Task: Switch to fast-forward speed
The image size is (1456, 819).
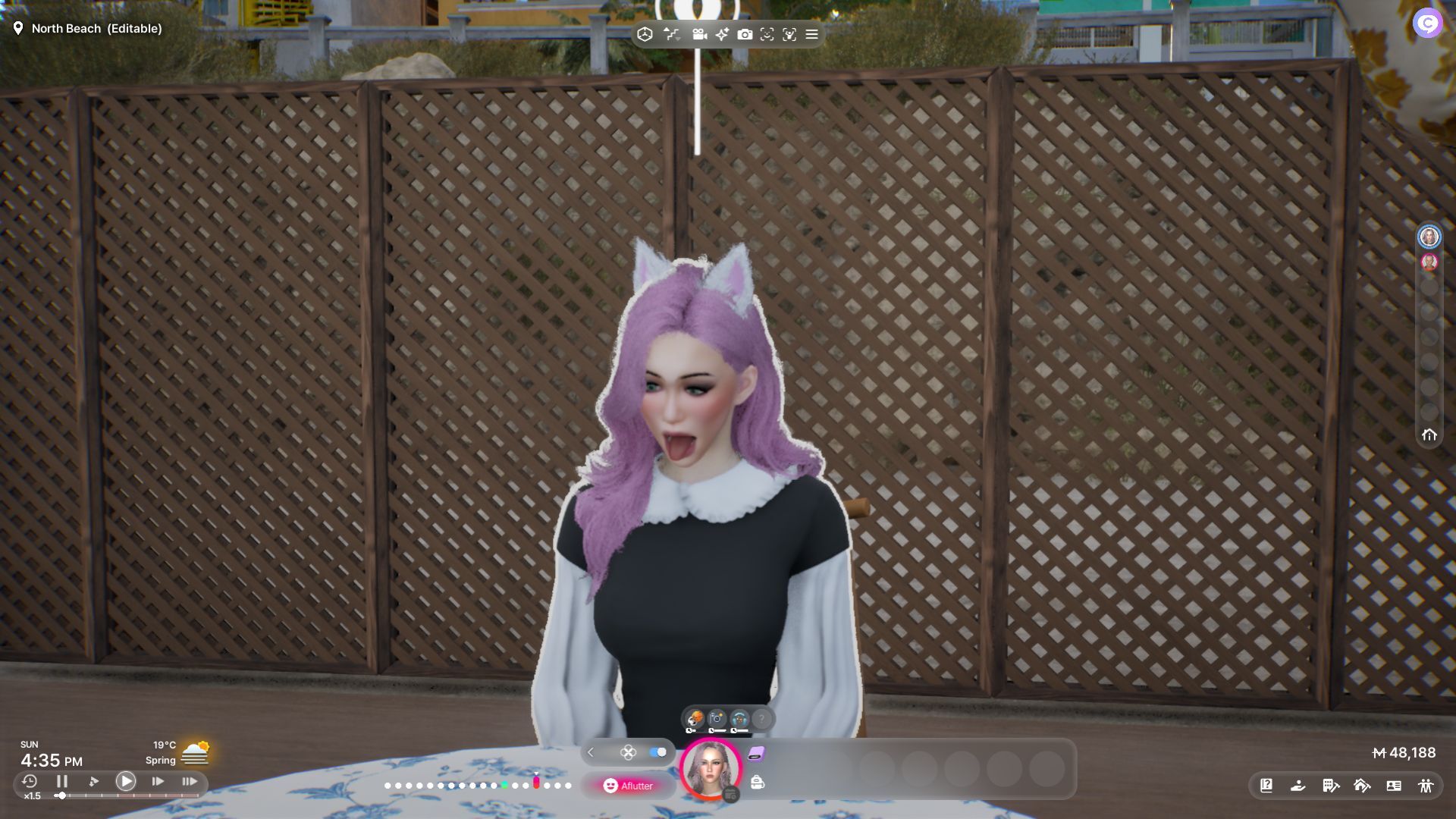Action: click(158, 781)
